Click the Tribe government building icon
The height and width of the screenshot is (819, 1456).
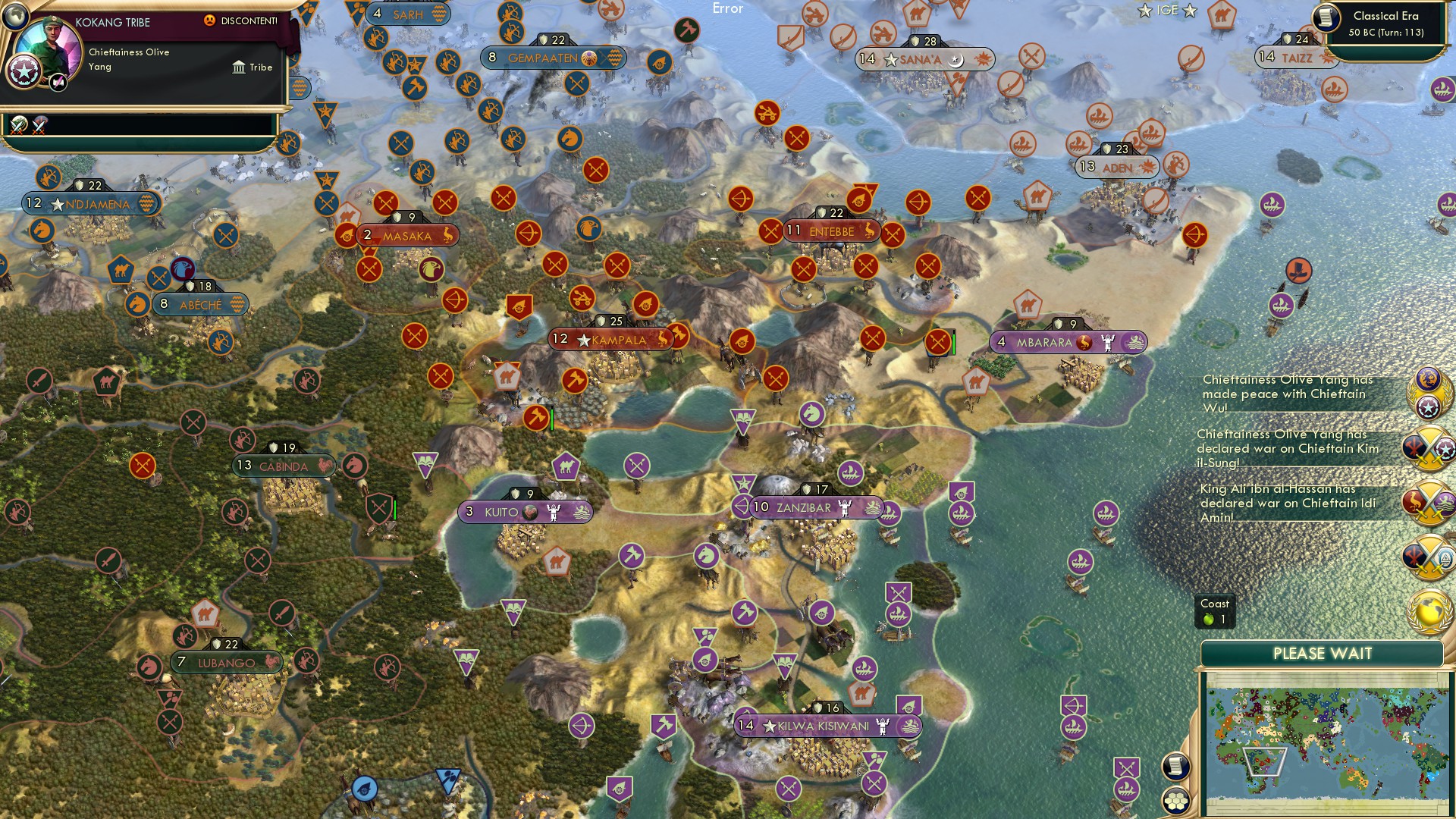coord(239,67)
